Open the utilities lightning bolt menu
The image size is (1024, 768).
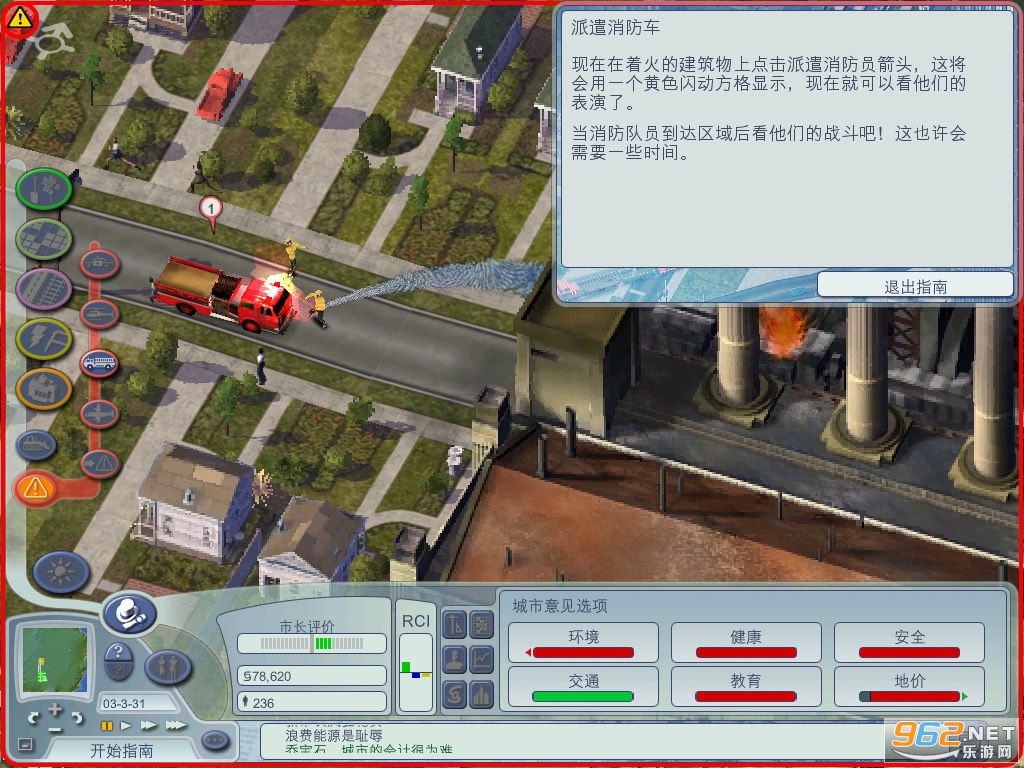coord(44,338)
